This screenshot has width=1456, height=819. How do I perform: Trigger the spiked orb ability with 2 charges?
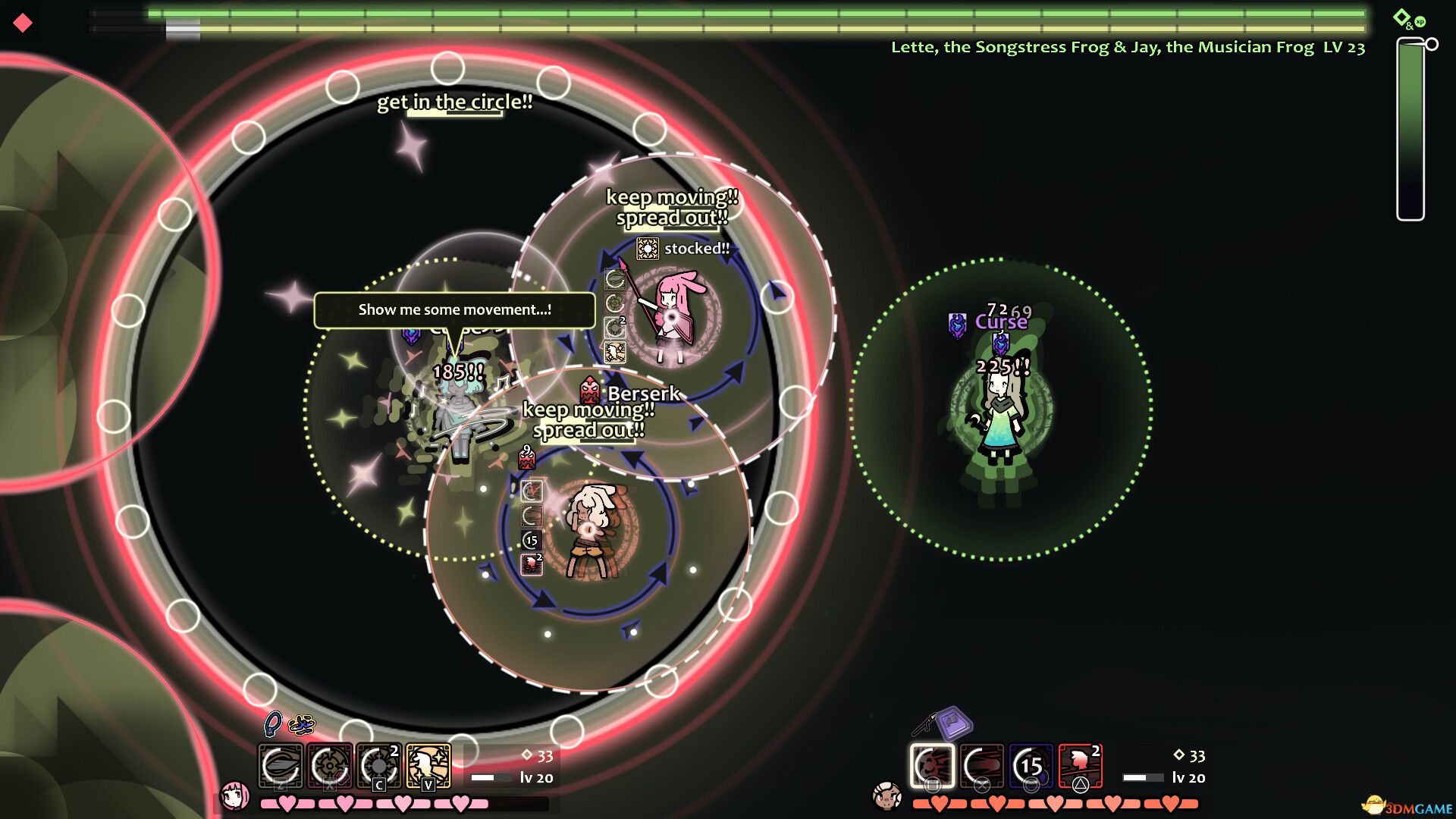tap(379, 766)
